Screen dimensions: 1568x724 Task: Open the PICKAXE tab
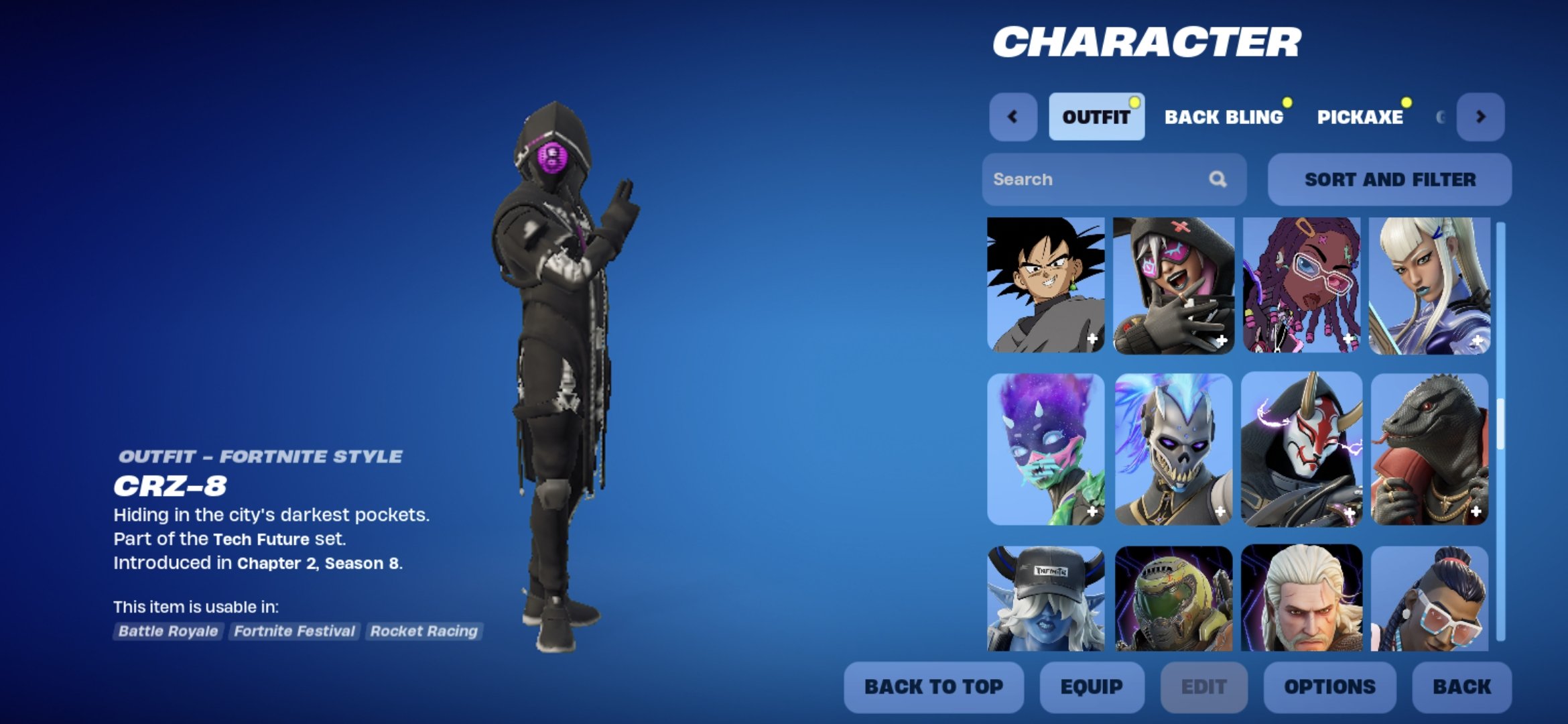click(1362, 118)
